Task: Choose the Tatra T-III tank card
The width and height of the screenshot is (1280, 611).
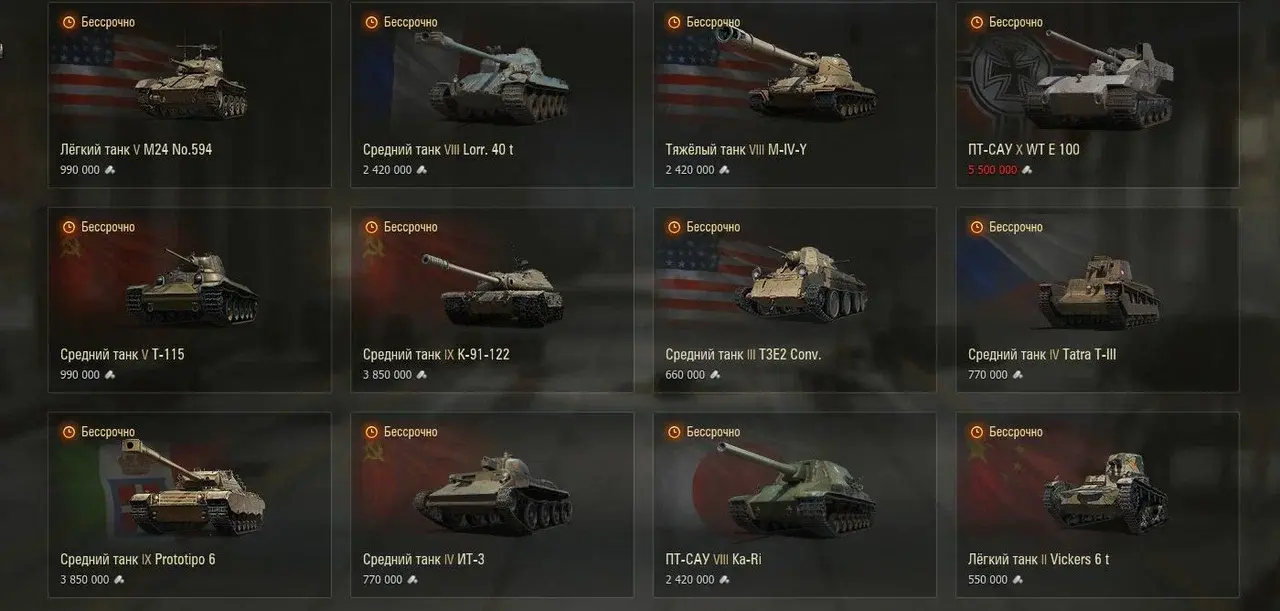Action: [x=1097, y=299]
